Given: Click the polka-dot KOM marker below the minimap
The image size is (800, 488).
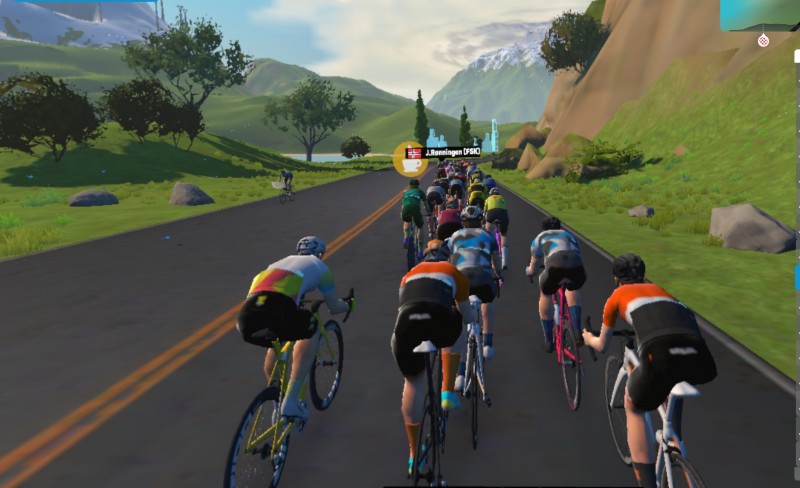Looking at the screenshot, I should [764, 40].
